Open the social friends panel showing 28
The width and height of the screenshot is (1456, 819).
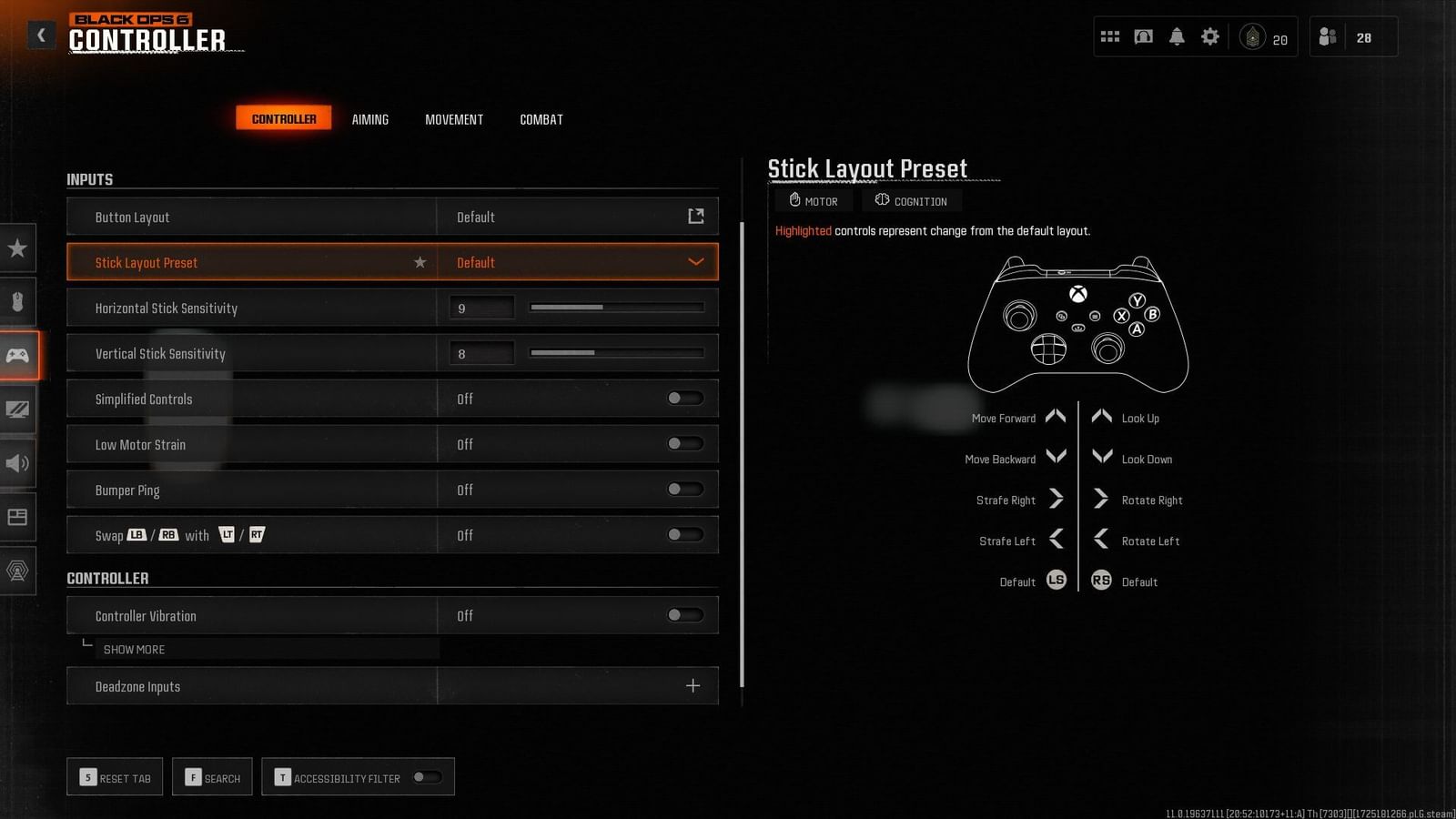1353,36
